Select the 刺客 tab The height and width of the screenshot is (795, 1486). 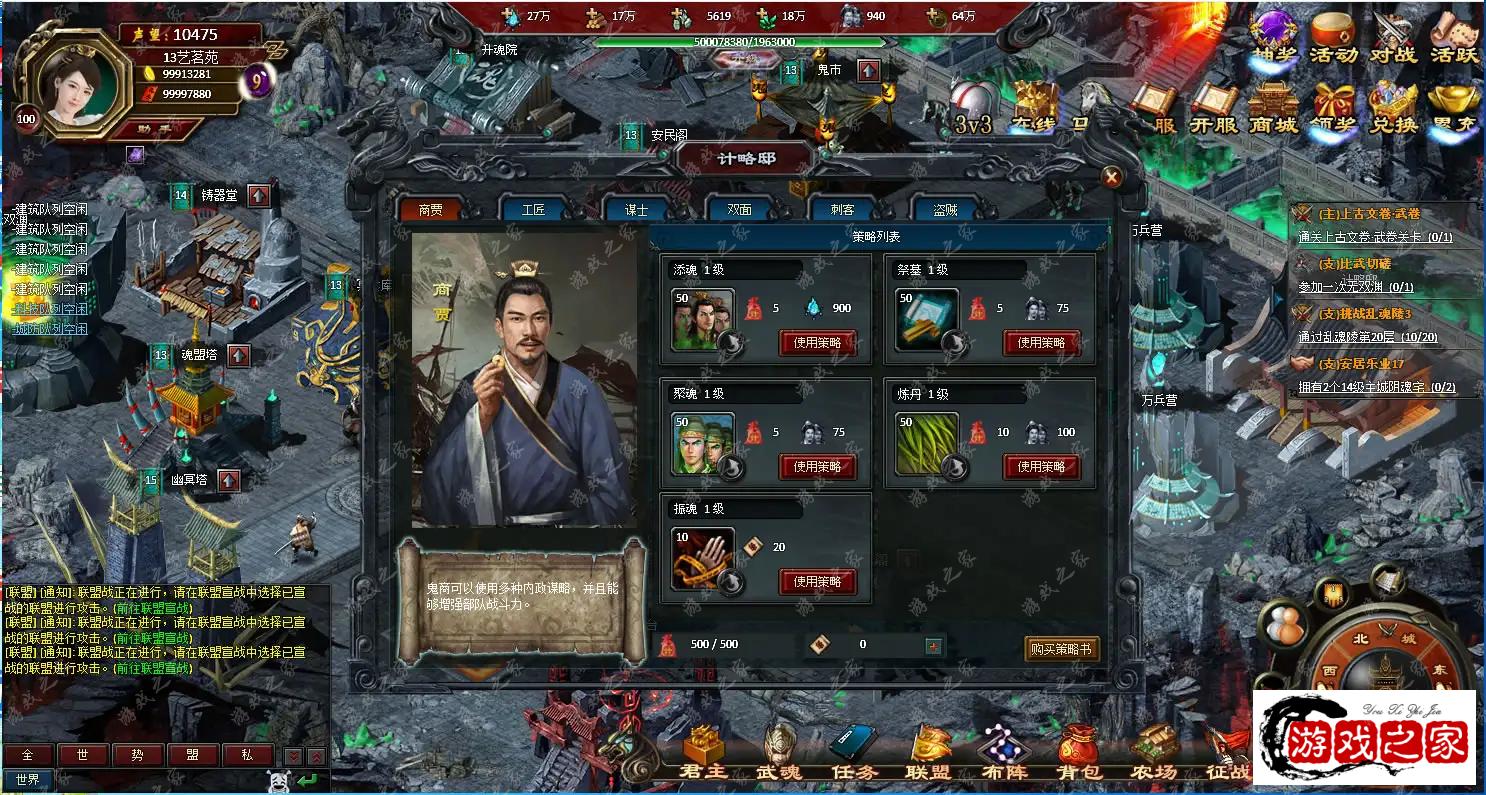[842, 210]
